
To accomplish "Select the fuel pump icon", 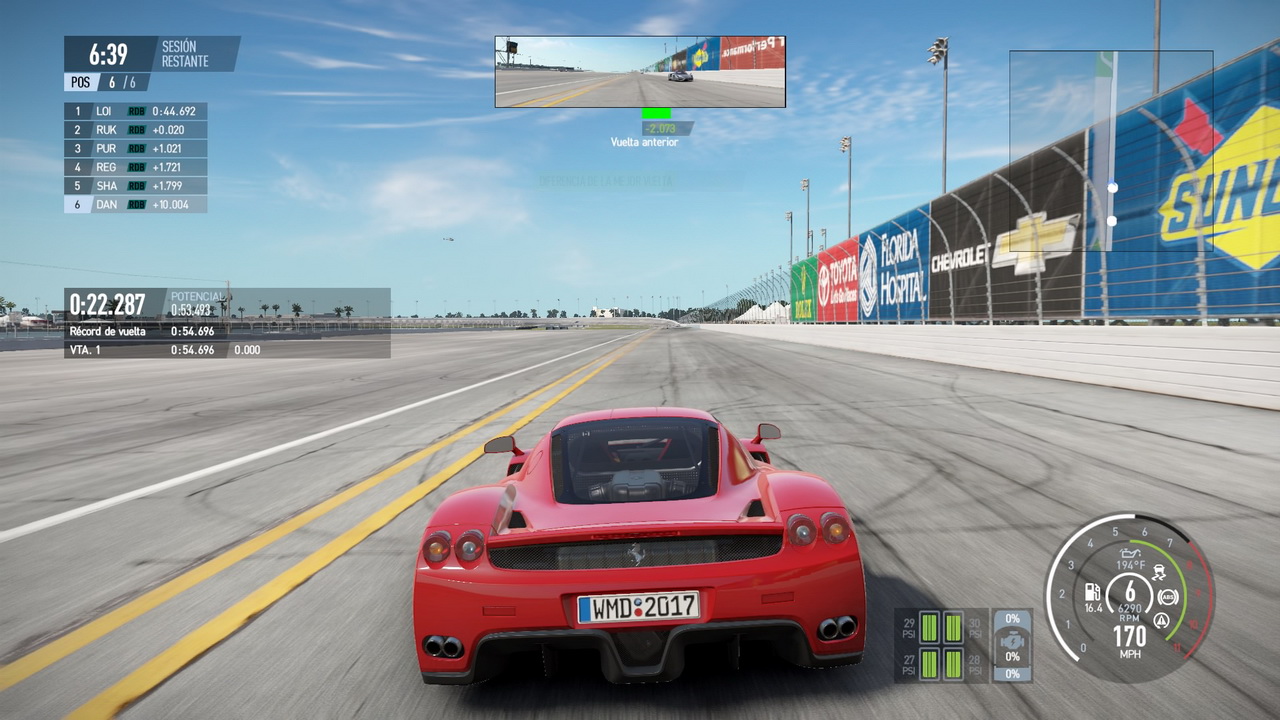I will point(1093,592).
